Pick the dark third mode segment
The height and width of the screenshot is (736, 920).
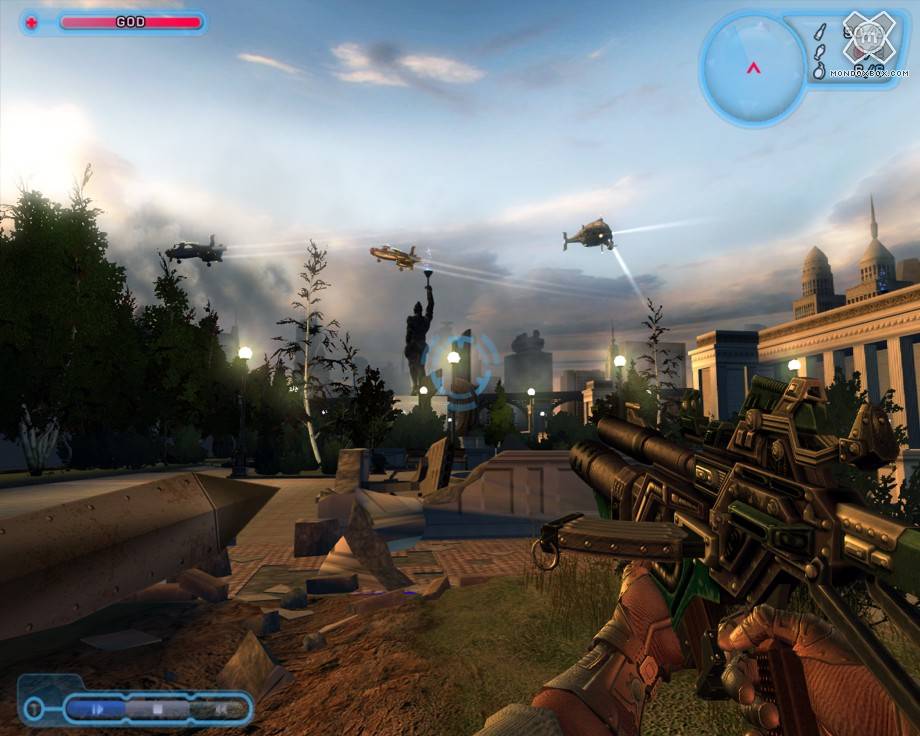pyautogui.click(x=218, y=709)
